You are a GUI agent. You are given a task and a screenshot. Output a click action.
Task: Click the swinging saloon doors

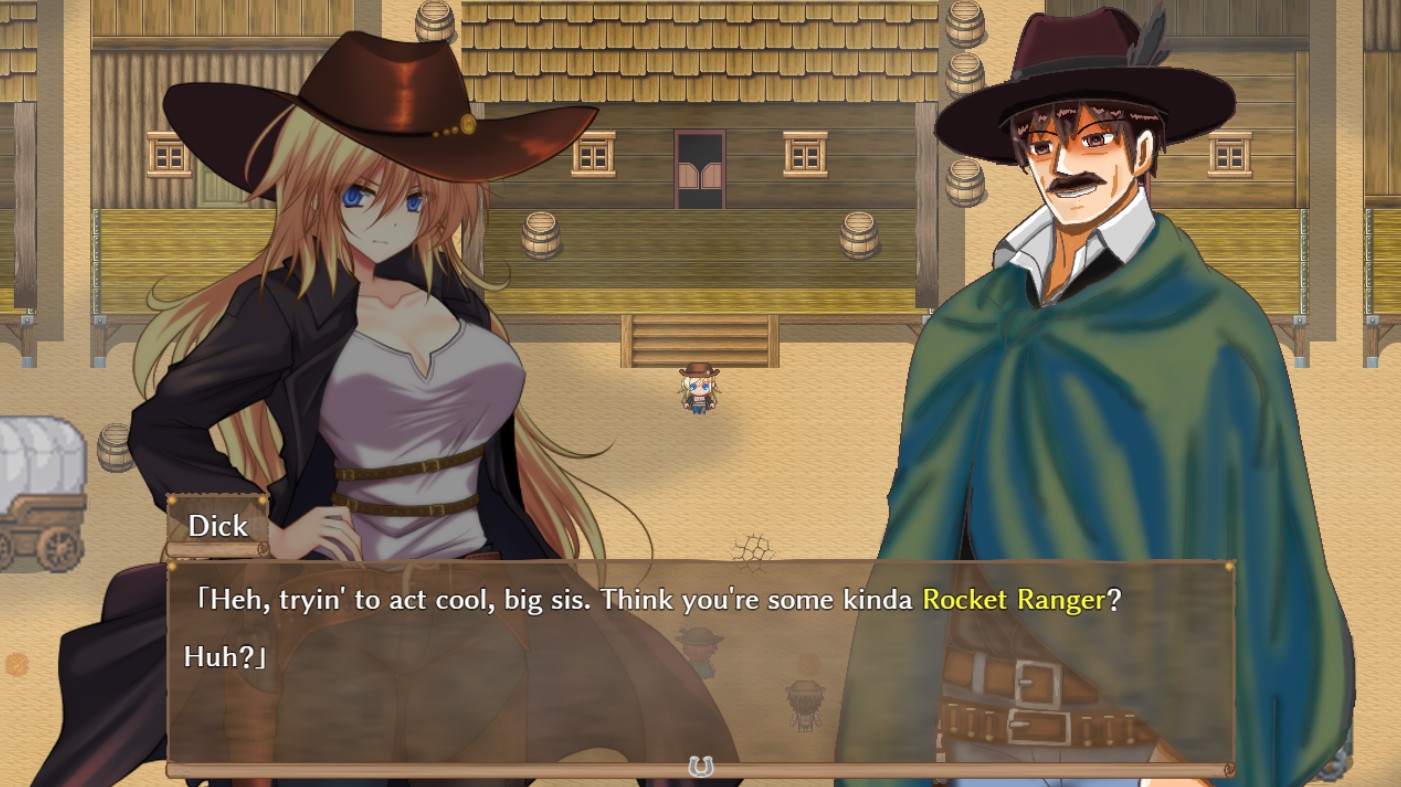tap(701, 175)
